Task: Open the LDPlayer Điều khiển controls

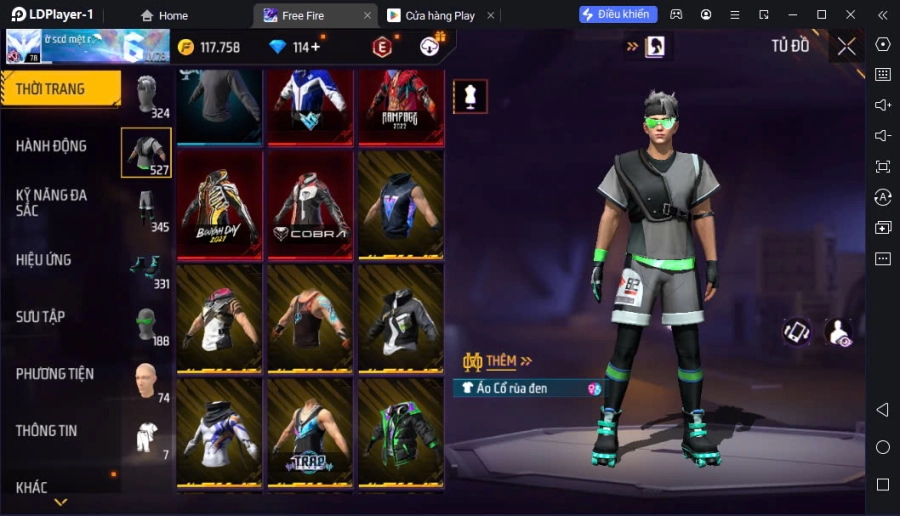Action: 618,15
